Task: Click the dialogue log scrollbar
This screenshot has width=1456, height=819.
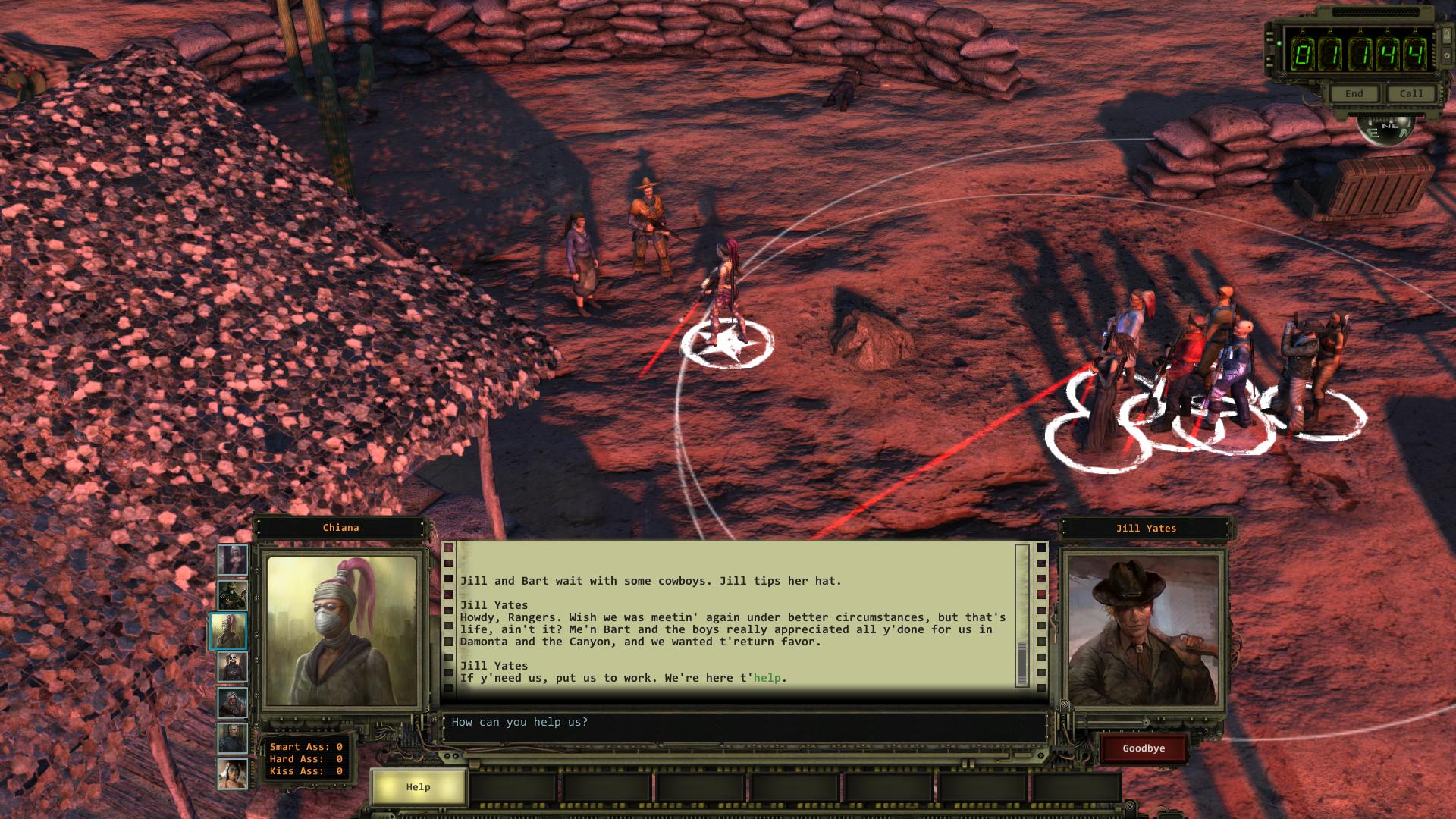Action: tap(1021, 614)
